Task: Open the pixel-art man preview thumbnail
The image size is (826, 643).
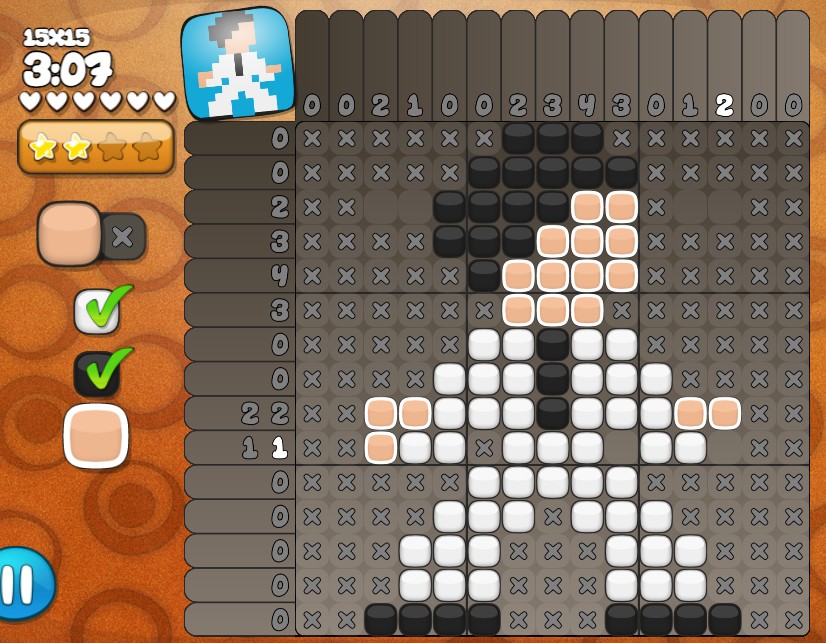Action: (x=238, y=63)
